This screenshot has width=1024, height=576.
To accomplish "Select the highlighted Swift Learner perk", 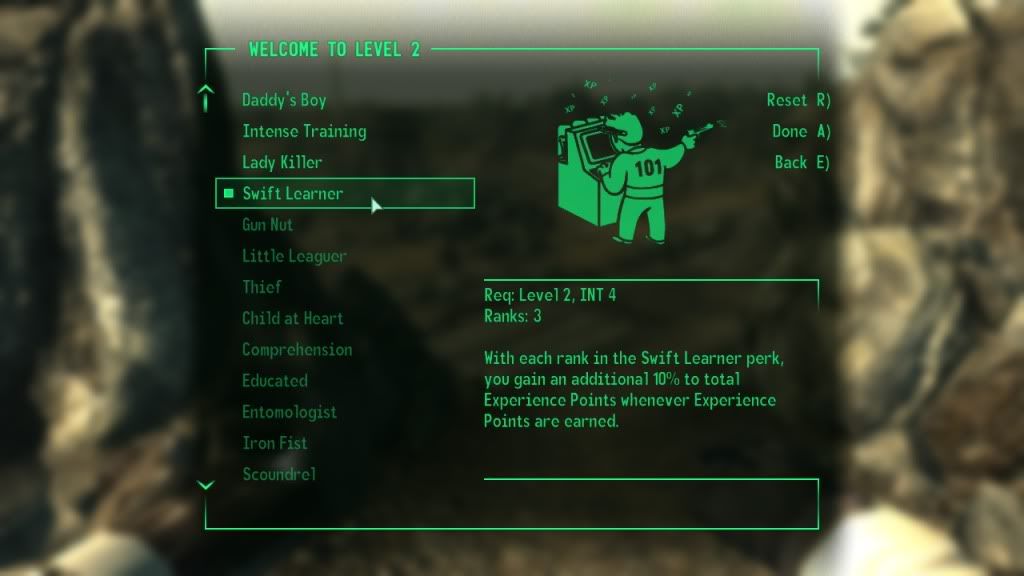I will point(293,194).
